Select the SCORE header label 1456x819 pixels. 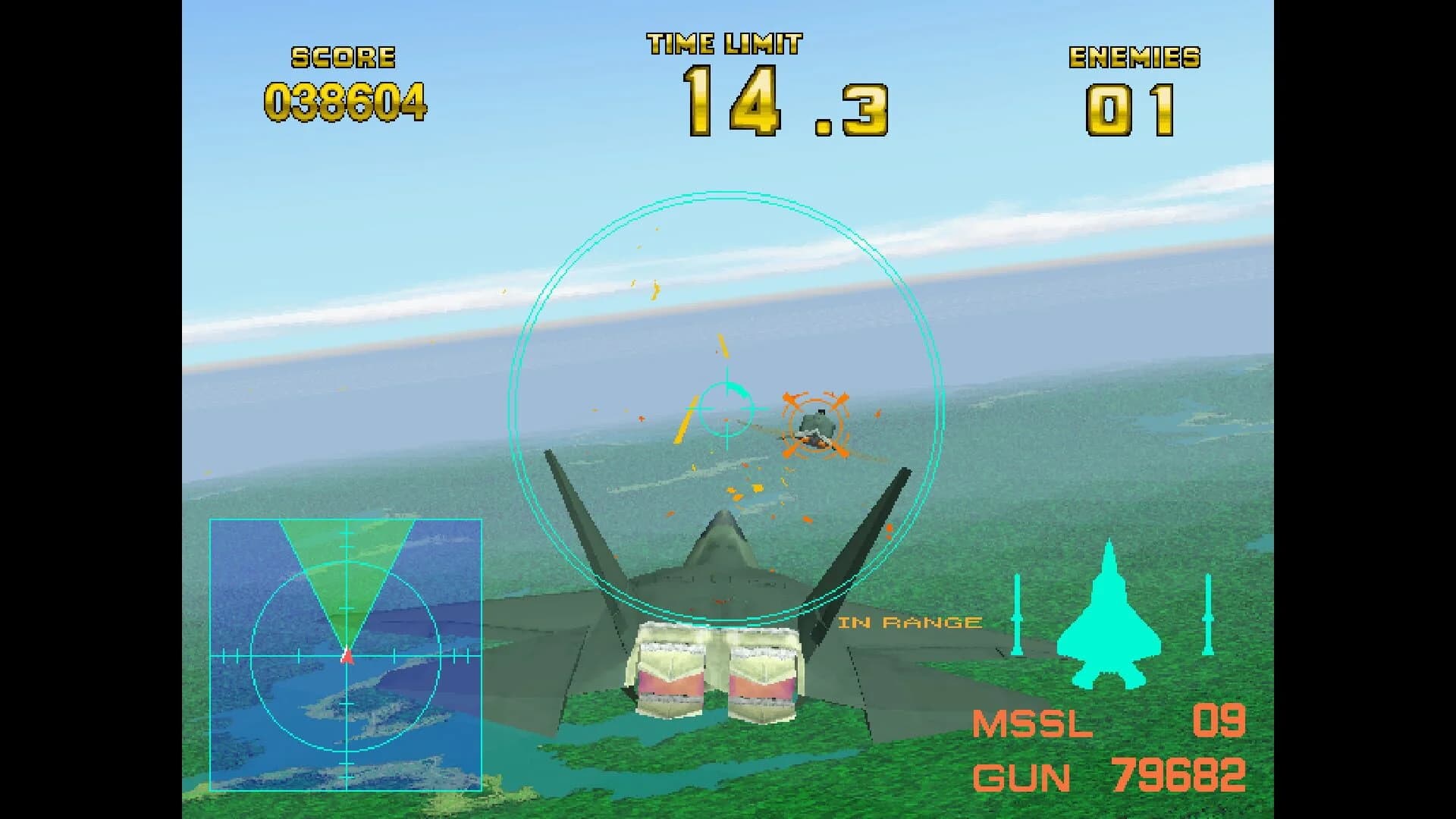341,55
